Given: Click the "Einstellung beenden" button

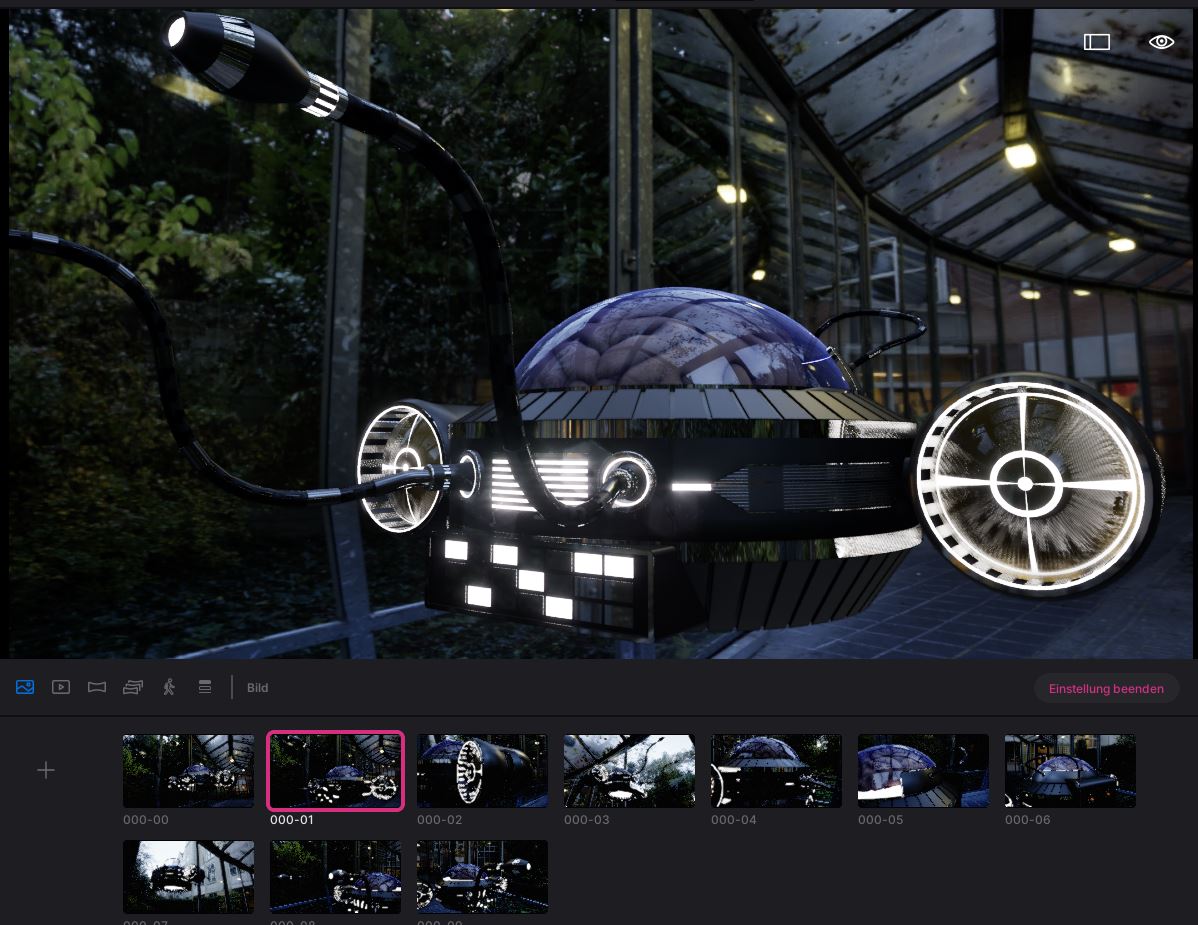Looking at the screenshot, I should pyautogui.click(x=1106, y=688).
